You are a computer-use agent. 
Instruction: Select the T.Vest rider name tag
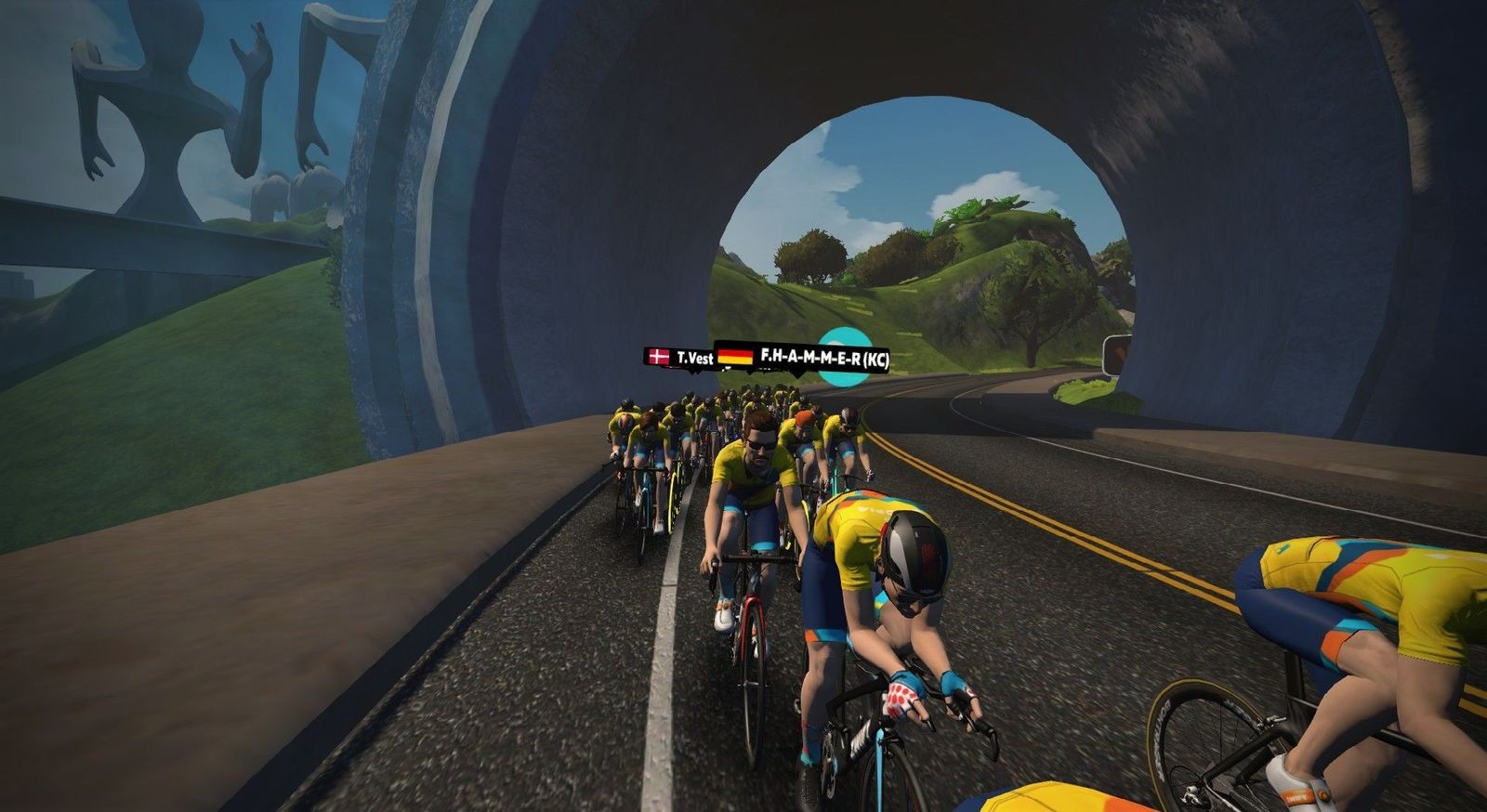click(681, 357)
